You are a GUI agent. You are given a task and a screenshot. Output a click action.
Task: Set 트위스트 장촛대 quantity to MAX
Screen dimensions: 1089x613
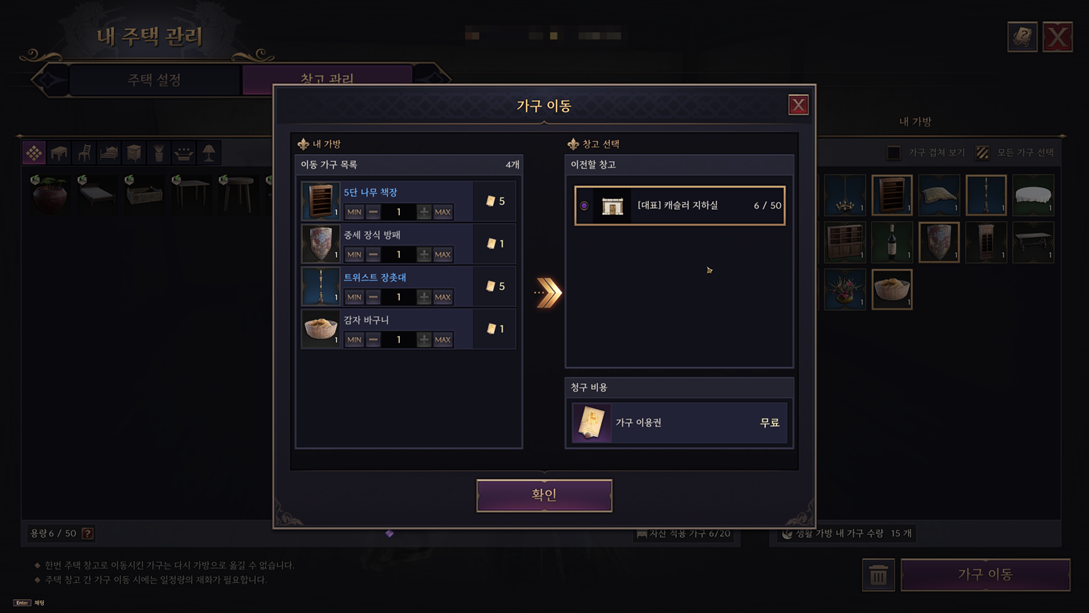(x=443, y=297)
